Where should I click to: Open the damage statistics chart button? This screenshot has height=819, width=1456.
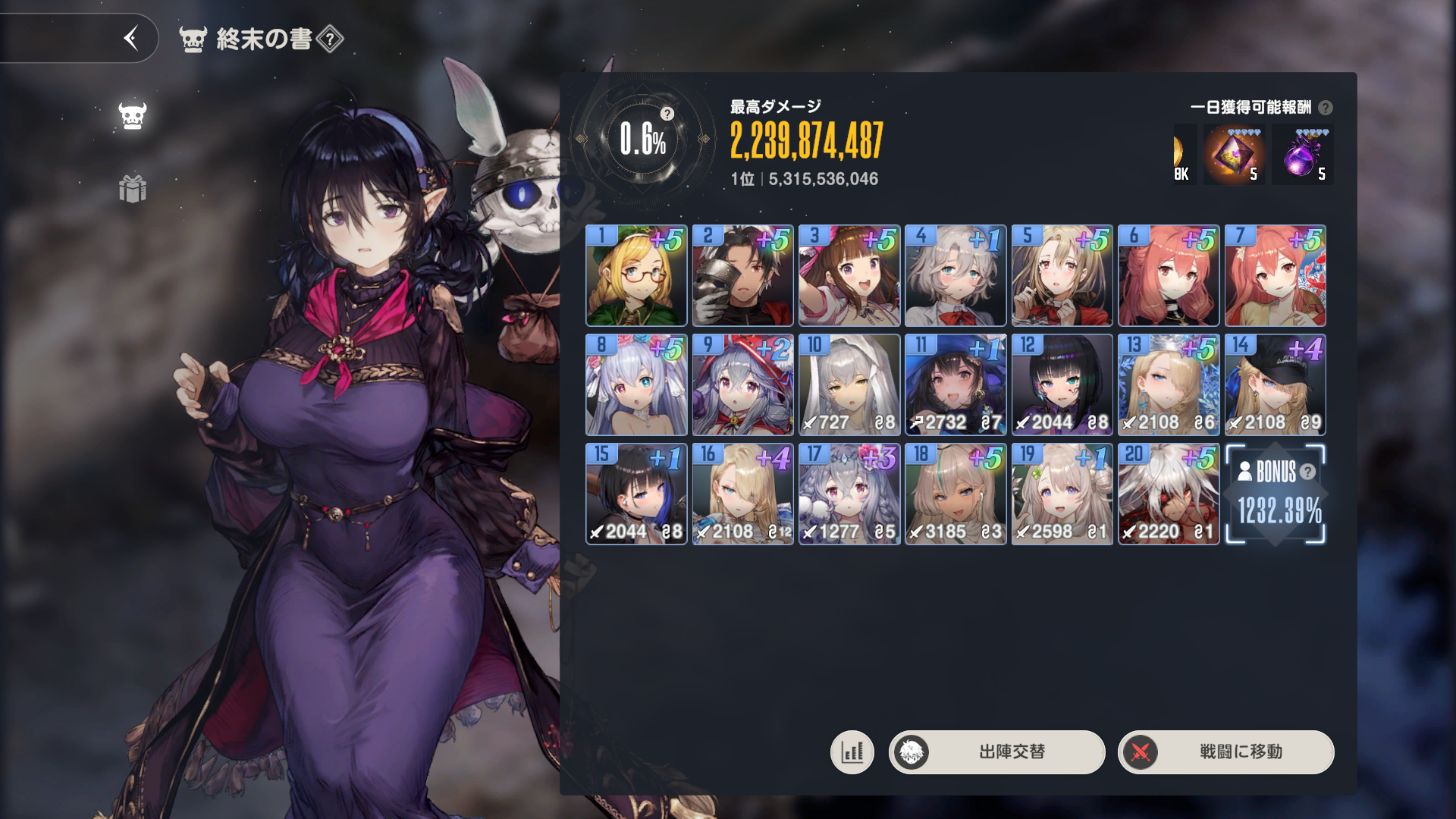(x=852, y=752)
